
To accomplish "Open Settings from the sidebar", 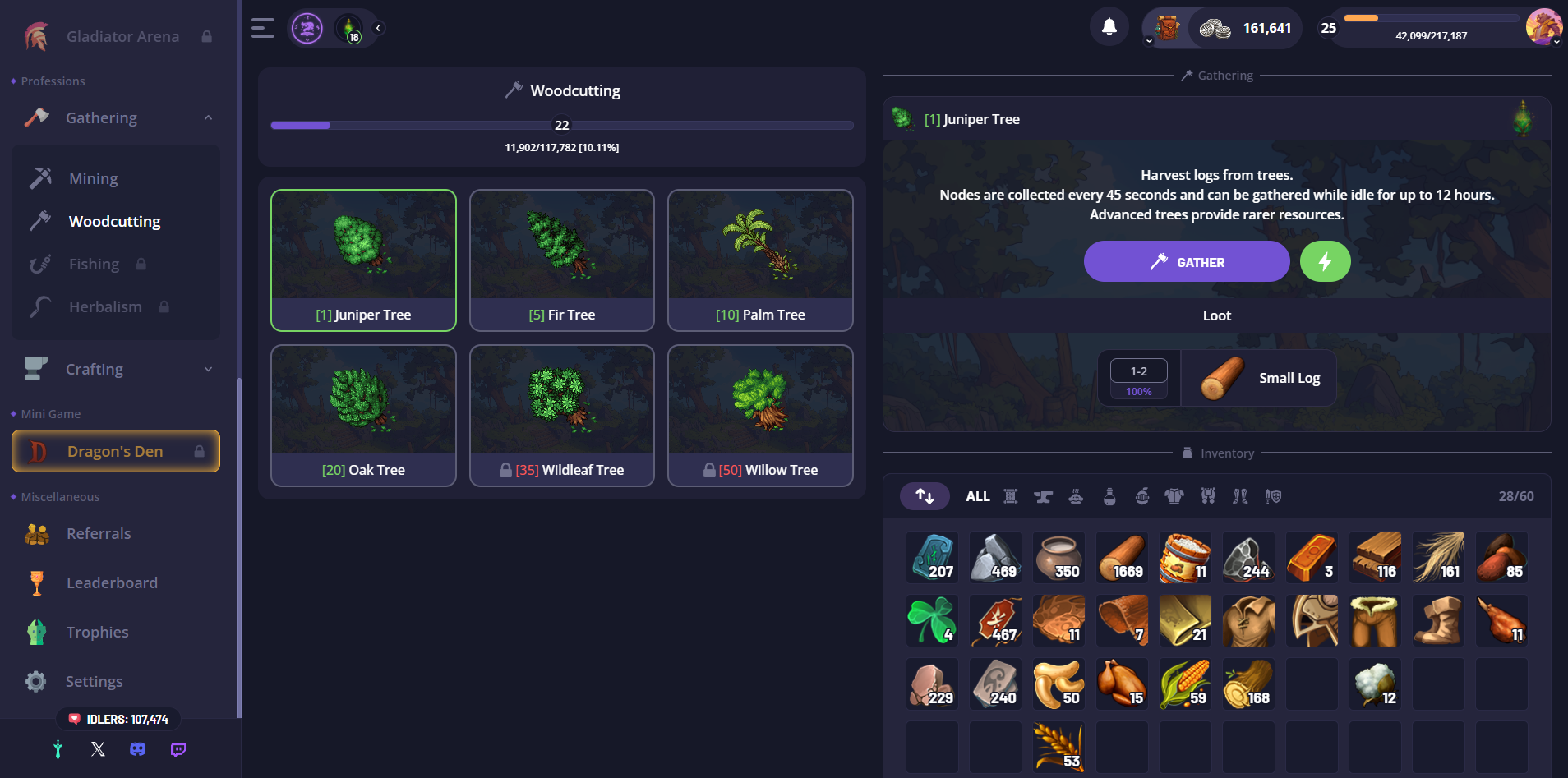I will click(x=94, y=682).
